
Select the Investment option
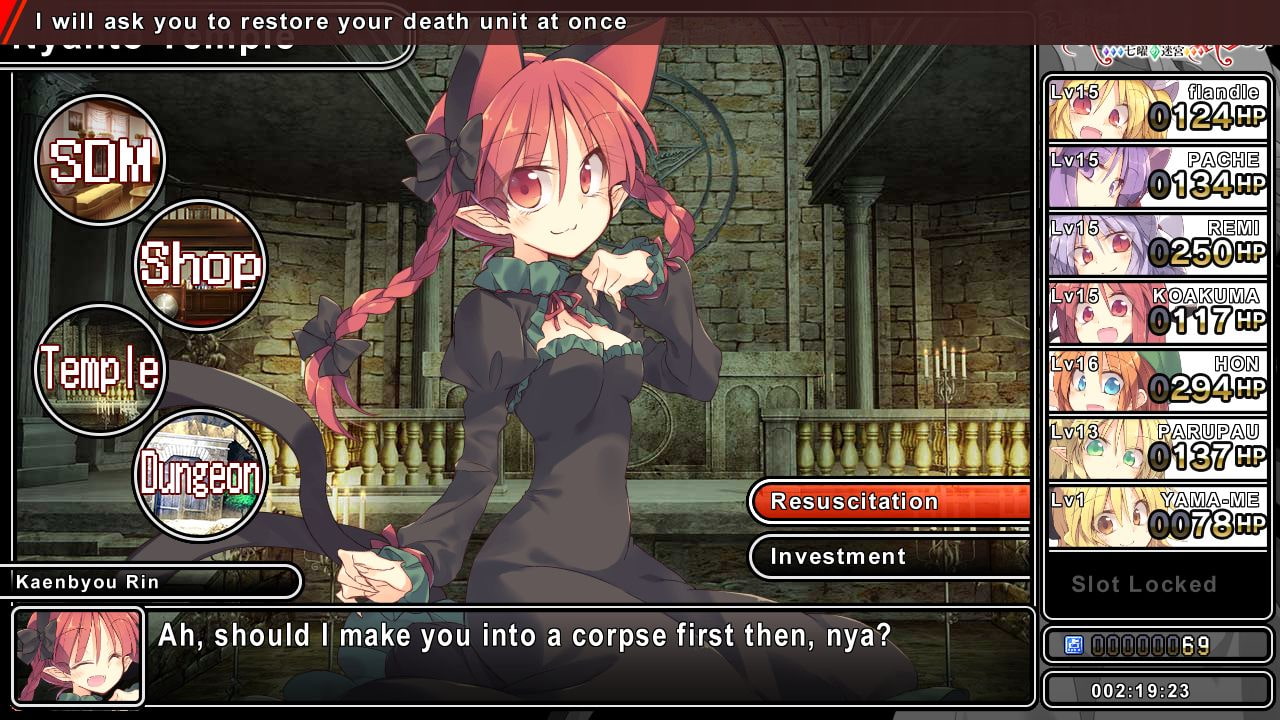[x=890, y=557]
